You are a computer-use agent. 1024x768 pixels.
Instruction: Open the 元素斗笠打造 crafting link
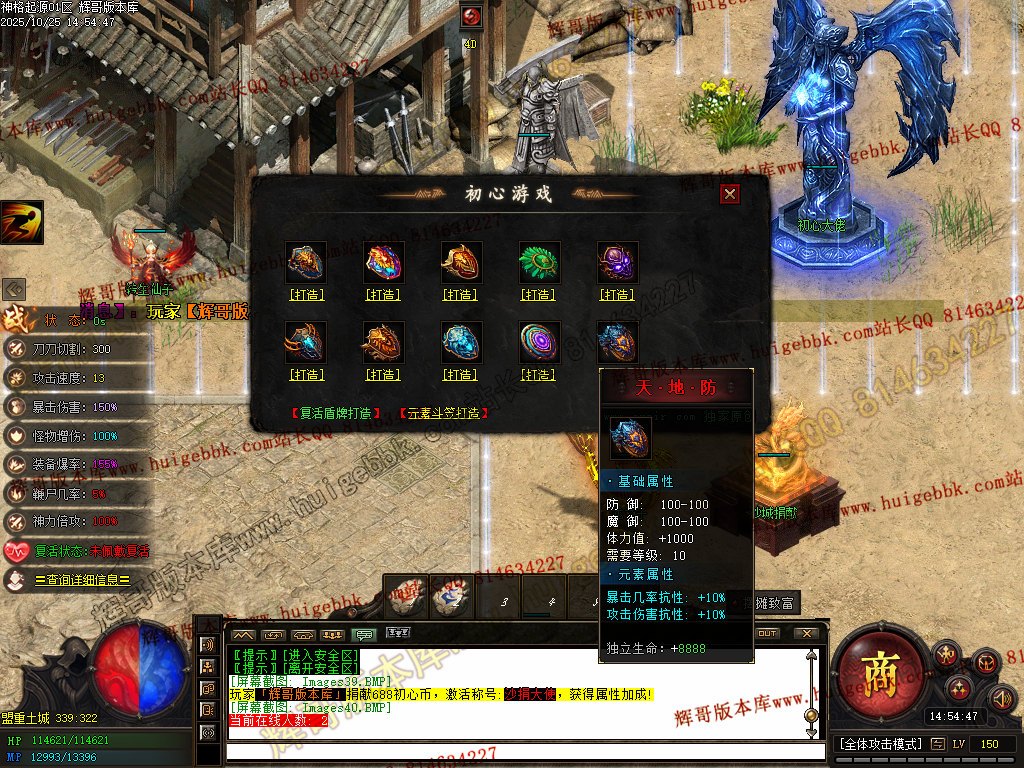click(443, 413)
